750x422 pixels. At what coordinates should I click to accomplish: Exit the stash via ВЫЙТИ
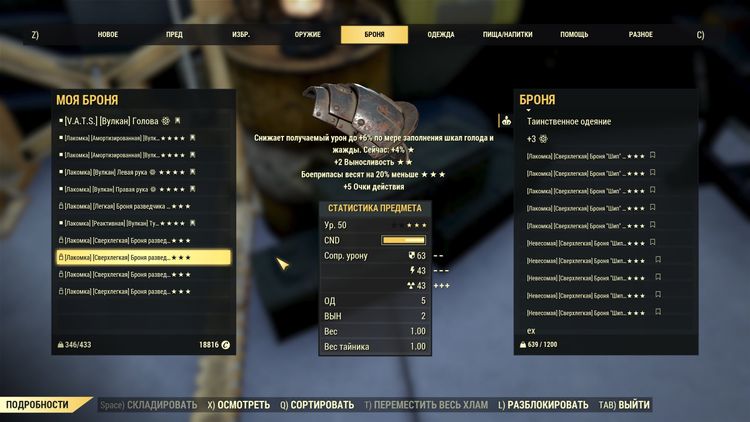point(628,405)
